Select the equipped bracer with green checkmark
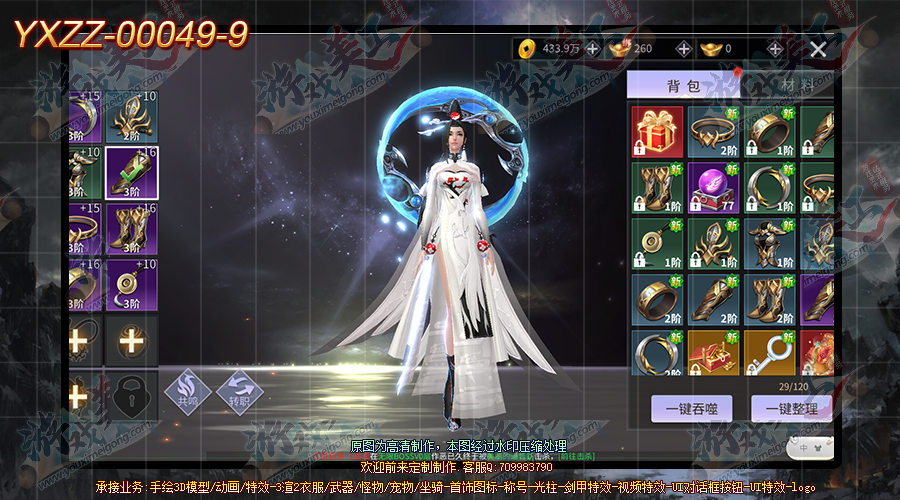This screenshot has width=900, height=500. point(131,173)
